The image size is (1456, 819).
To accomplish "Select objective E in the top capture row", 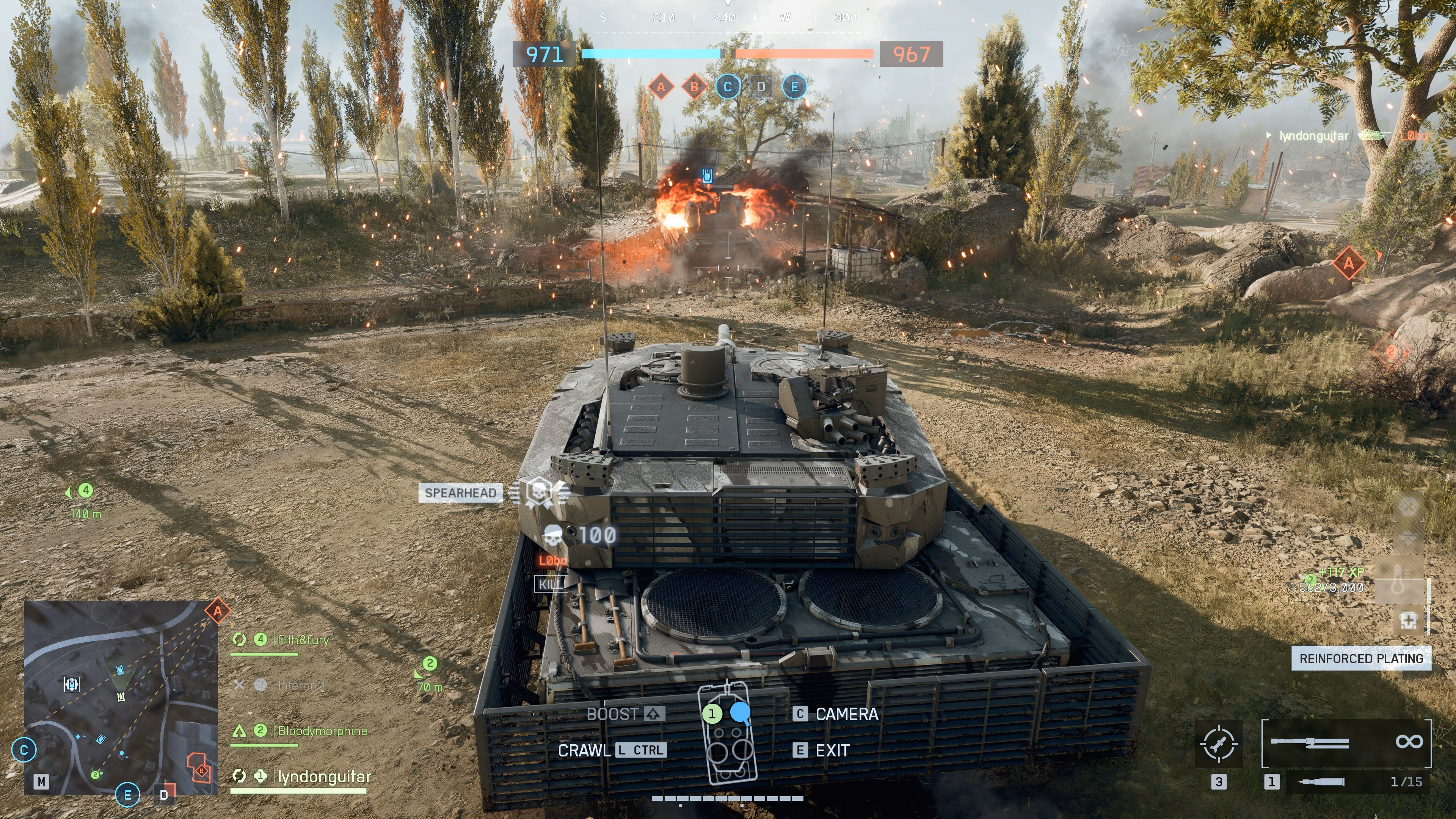I will [x=794, y=87].
